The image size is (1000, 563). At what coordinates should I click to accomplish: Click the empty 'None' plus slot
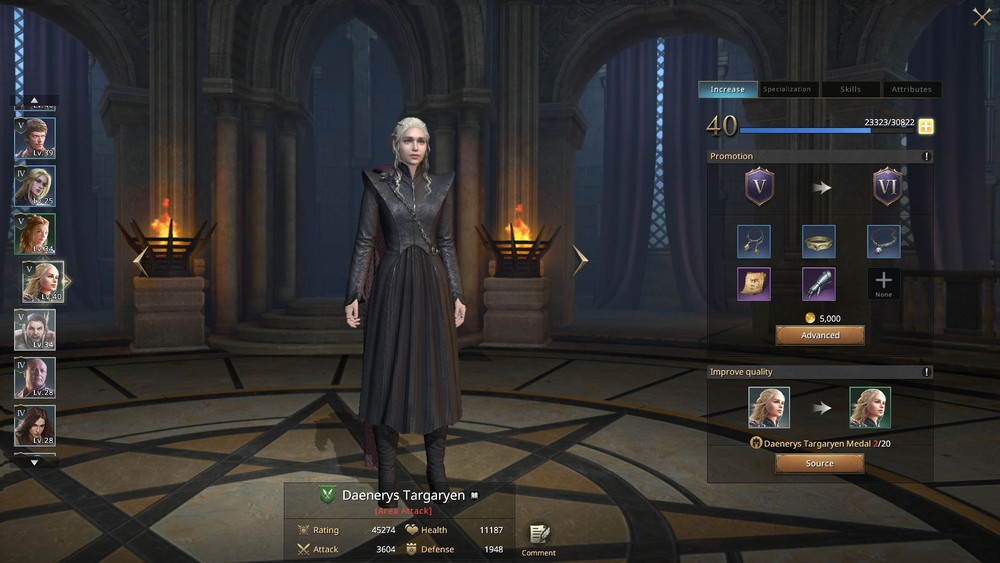(x=883, y=282)
